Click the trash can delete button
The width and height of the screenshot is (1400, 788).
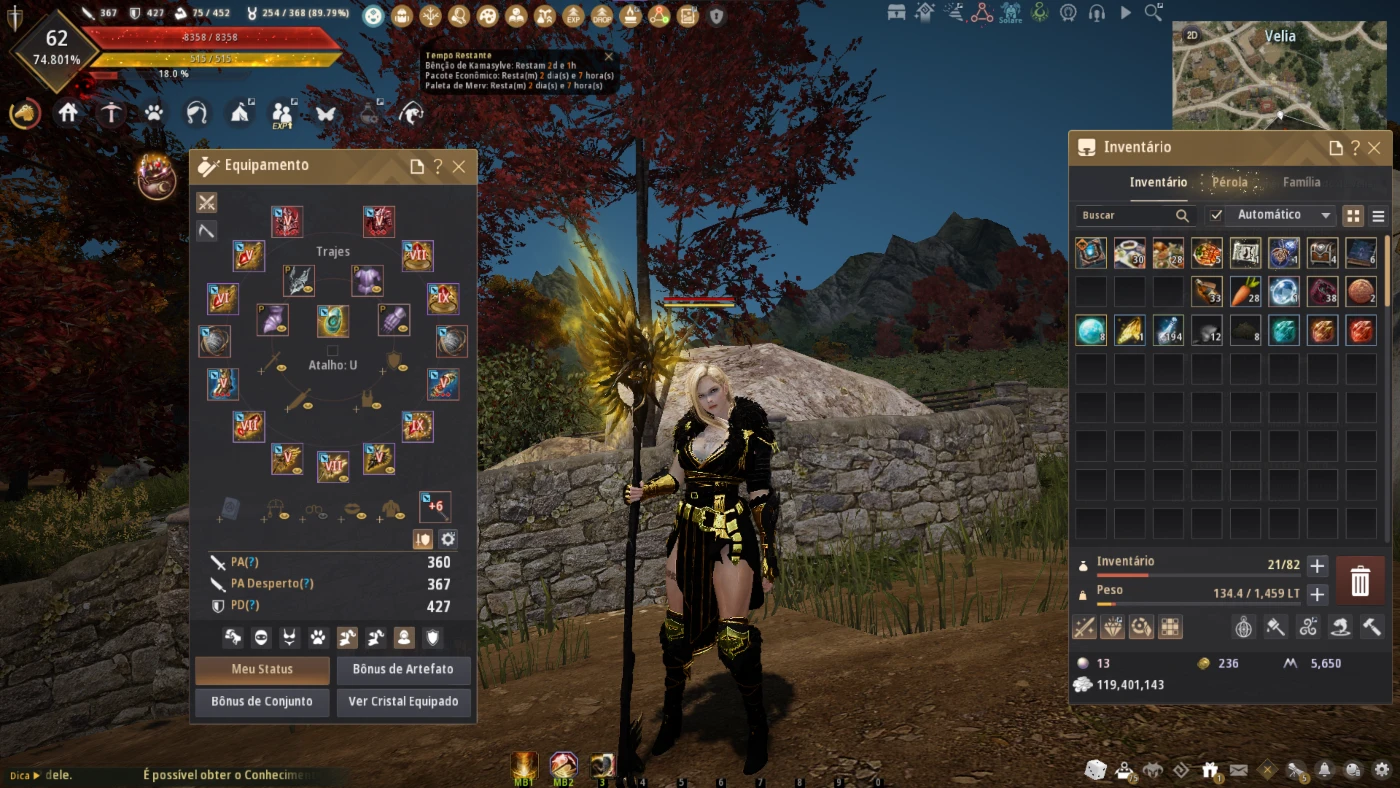click(x=1360, y=580)
